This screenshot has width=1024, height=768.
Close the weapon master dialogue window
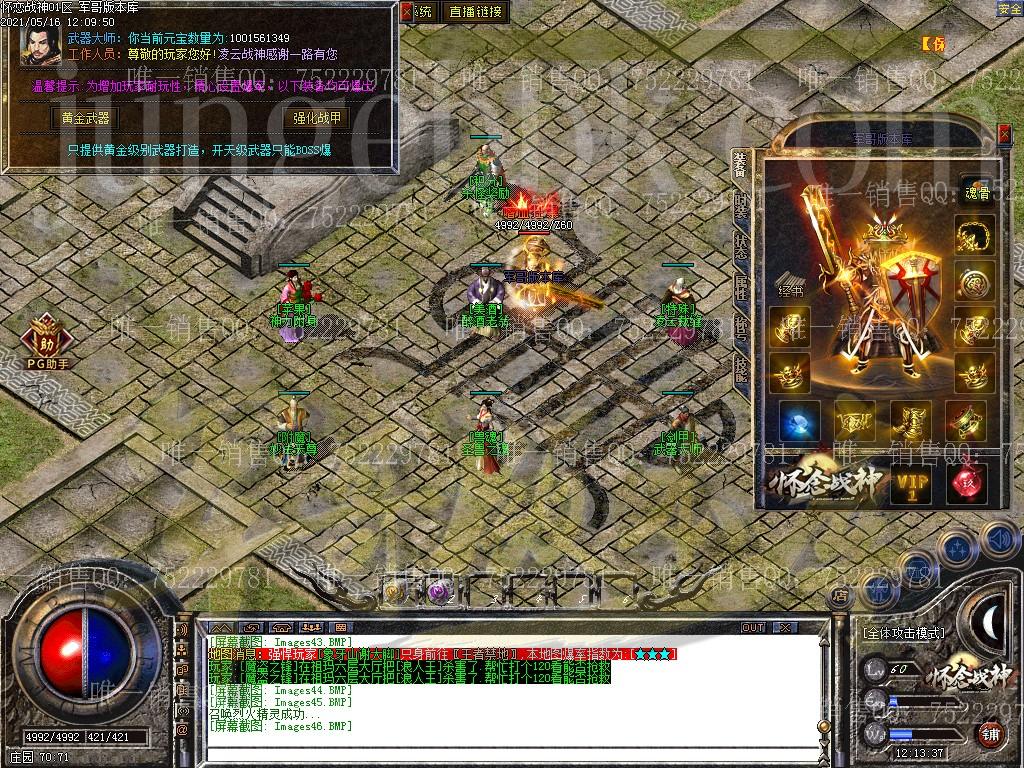pos(406,12)
